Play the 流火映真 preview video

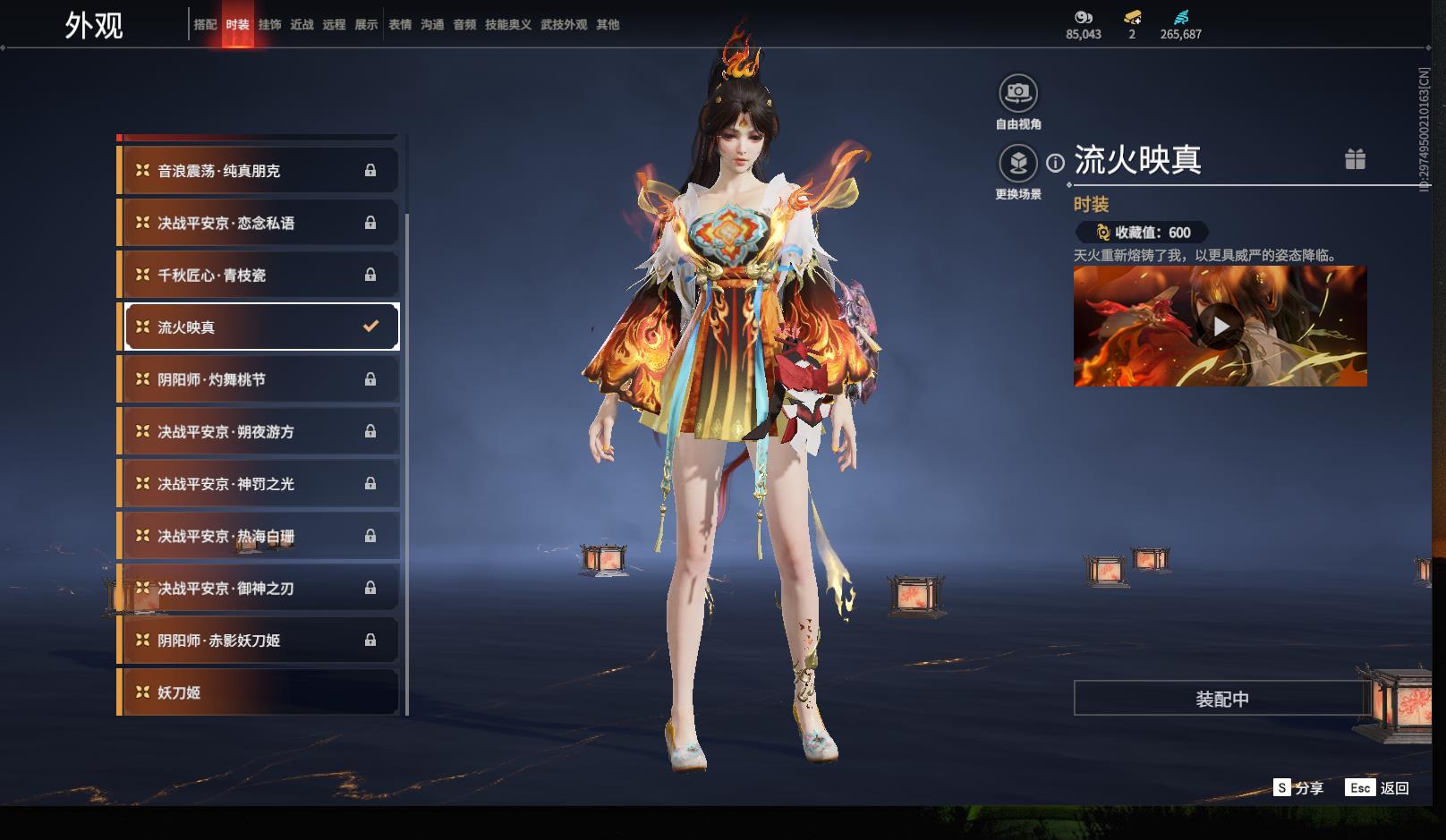pos(1221,327)
